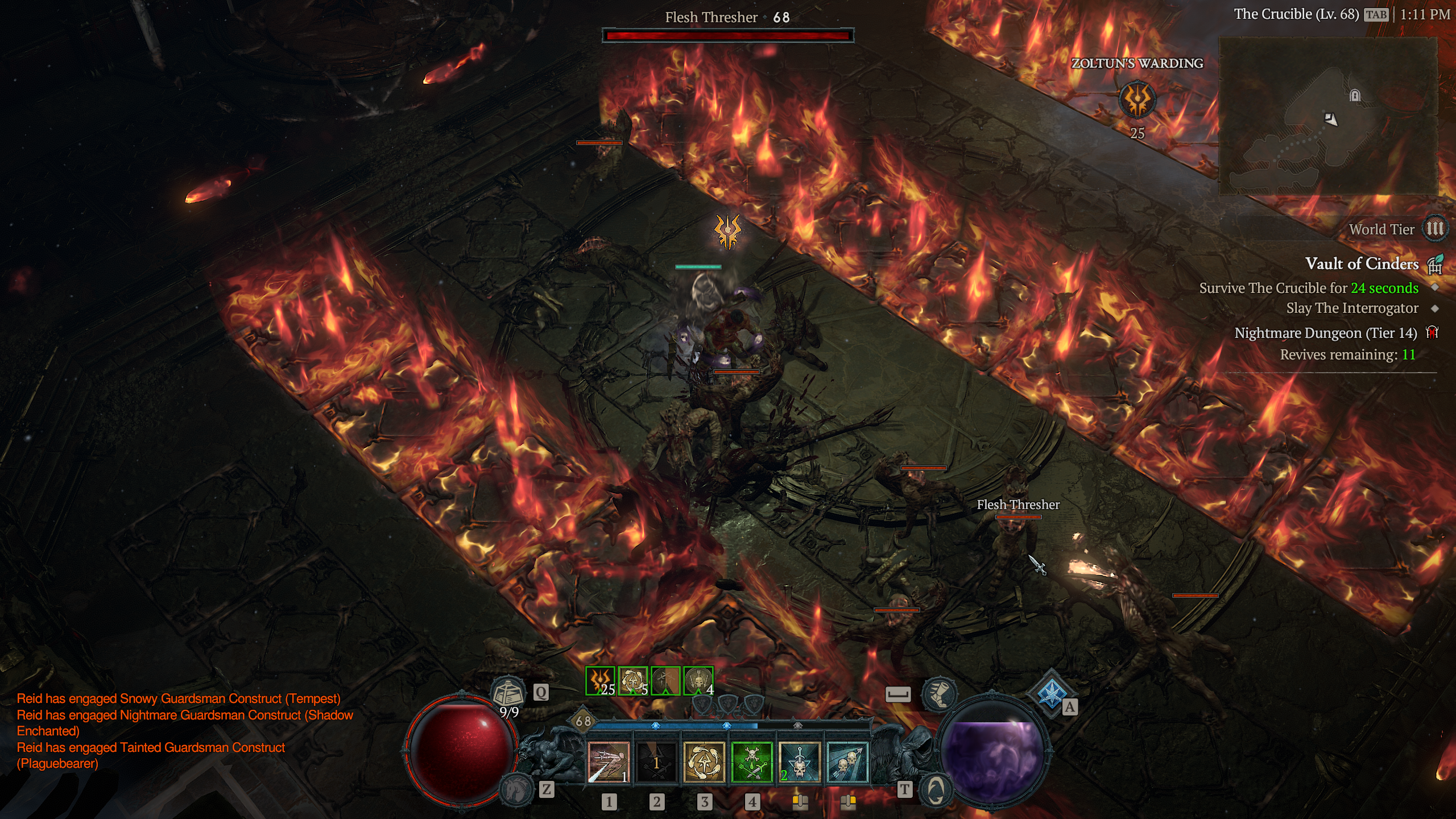Inspect the swirling trident buff with 5 stacks
This screenshot has width=1456, height=819.
pyautogui.click(x=632, y=681)
